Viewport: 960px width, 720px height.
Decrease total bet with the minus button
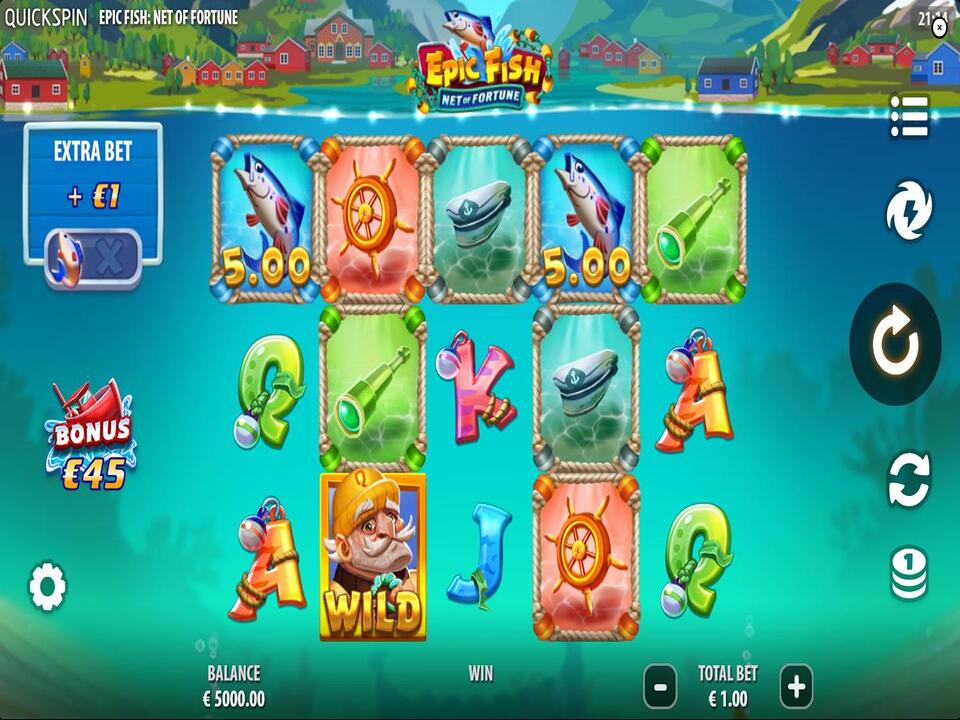[x=659, y=686]
